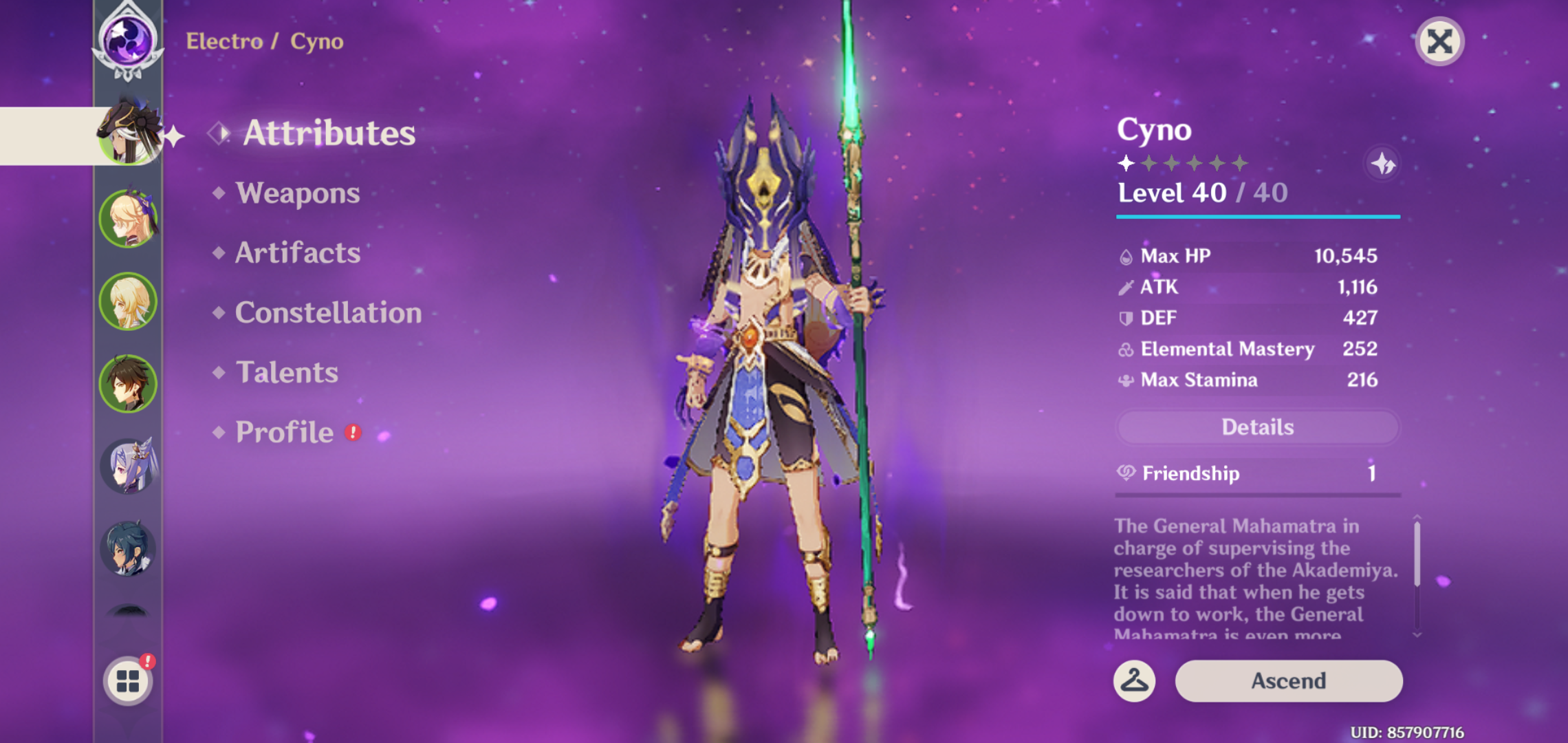Image resolution: width=1568 pixels, height=743 pixels.
Task: Open the Constellation section
Action: [328, 313]
